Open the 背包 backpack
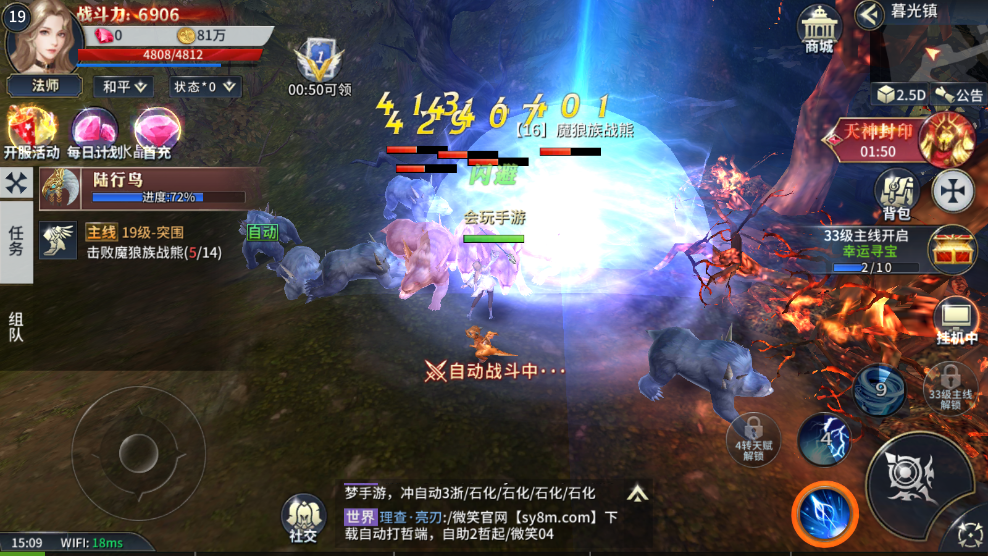This screenshot has width=988, height=556. click(896, 193)
